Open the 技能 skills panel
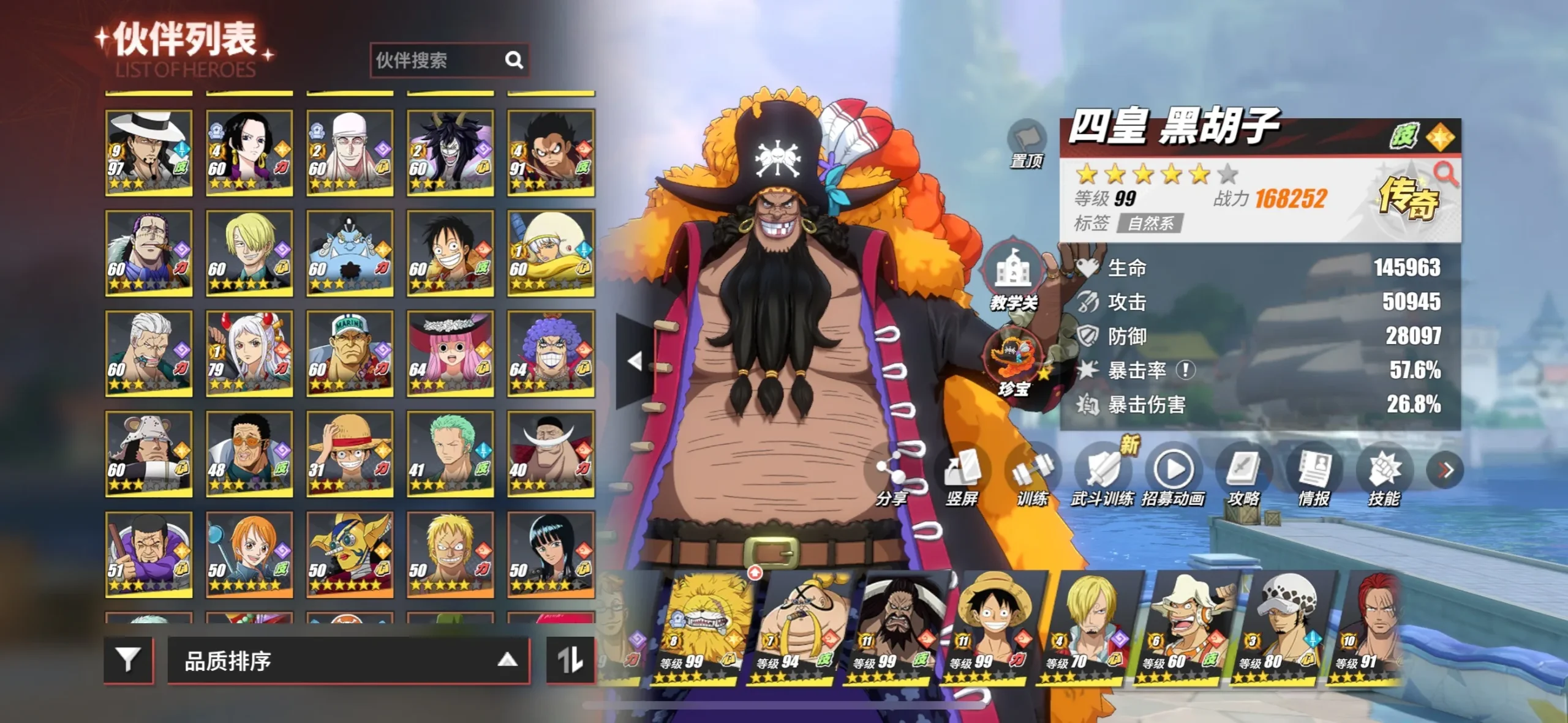The width and height of the screenshot is (1568, 723). [1384, 478]
